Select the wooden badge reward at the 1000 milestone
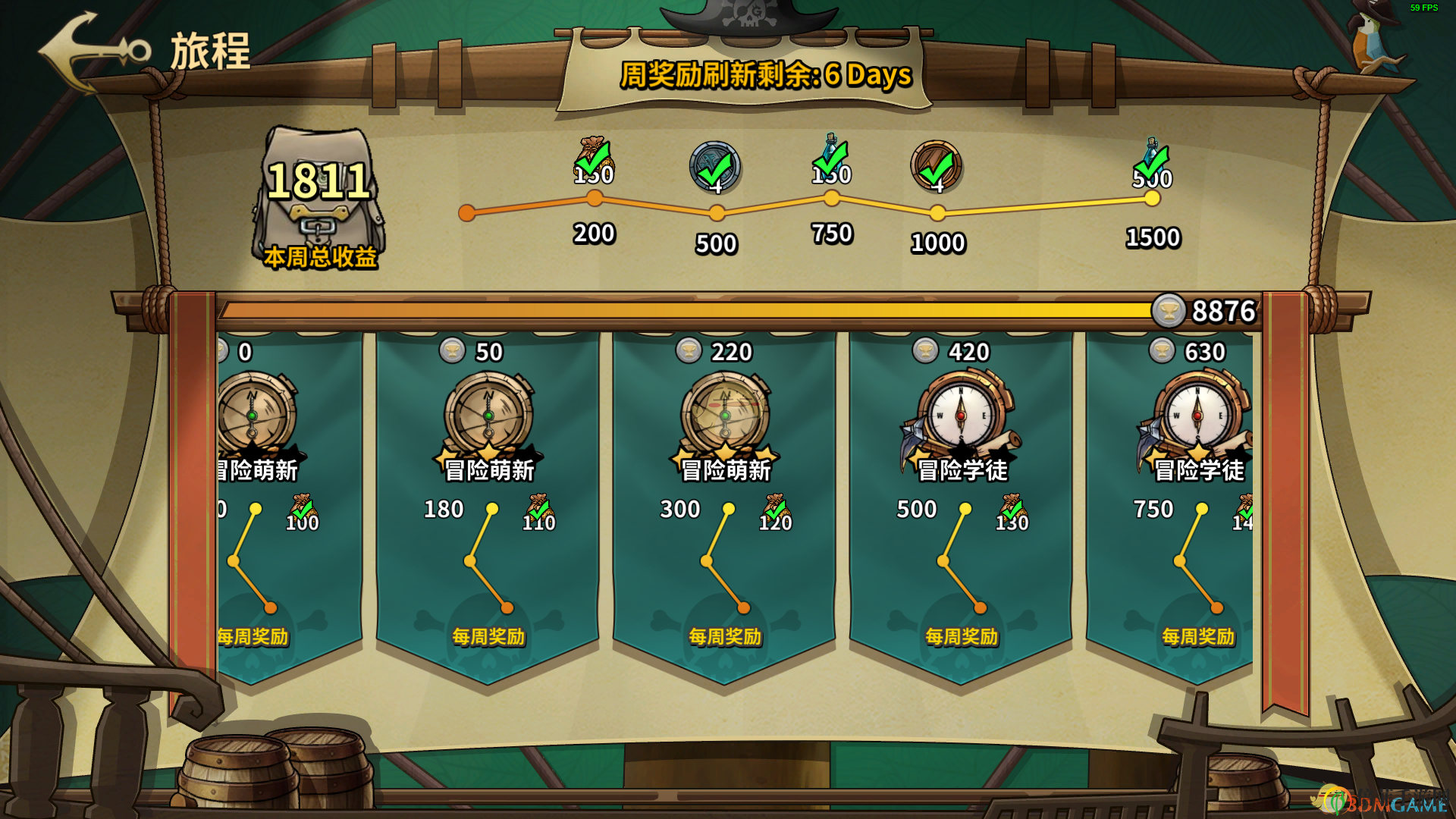 [x=937, y=166]
